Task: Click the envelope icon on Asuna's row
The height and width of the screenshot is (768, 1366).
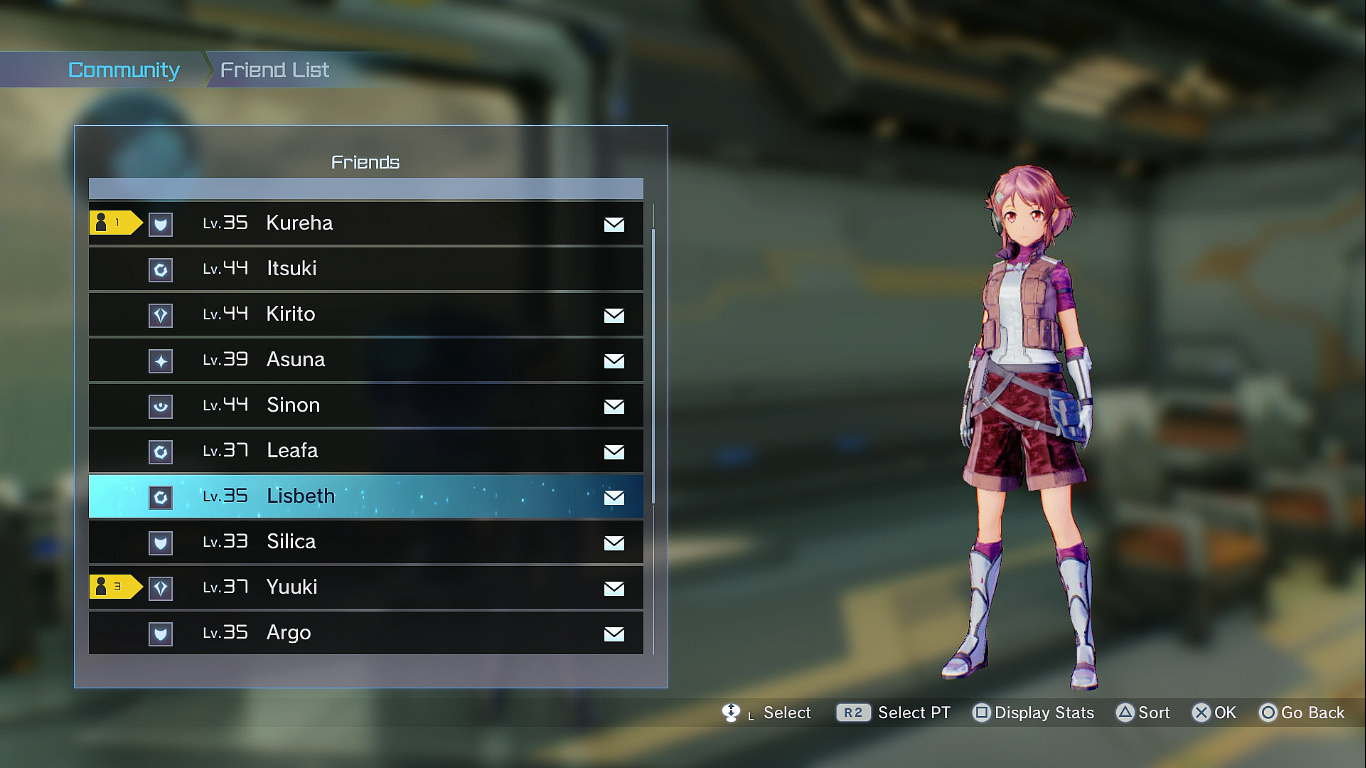Action: (614, 361)
